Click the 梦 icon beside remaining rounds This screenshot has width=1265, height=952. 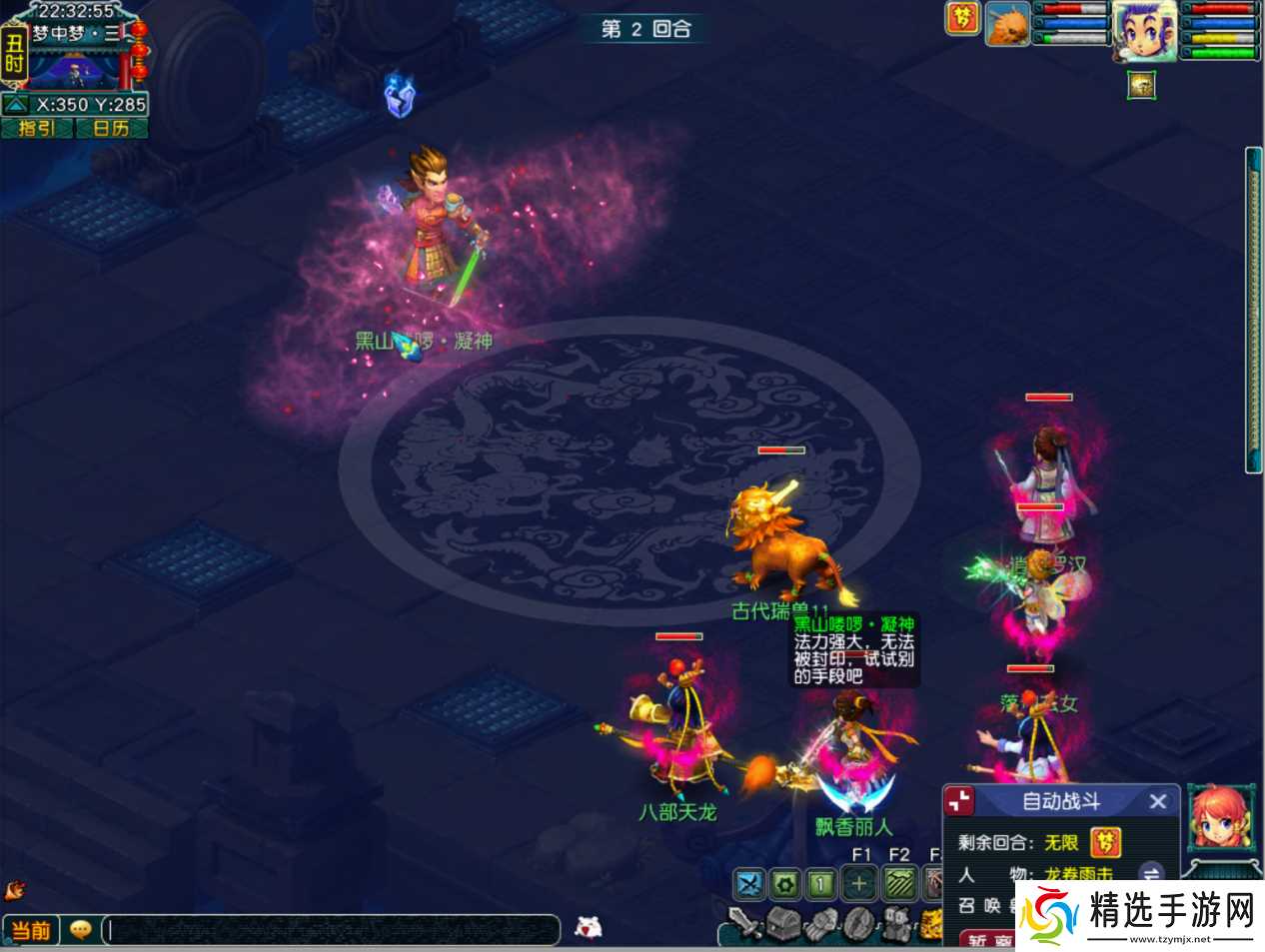1105,842
